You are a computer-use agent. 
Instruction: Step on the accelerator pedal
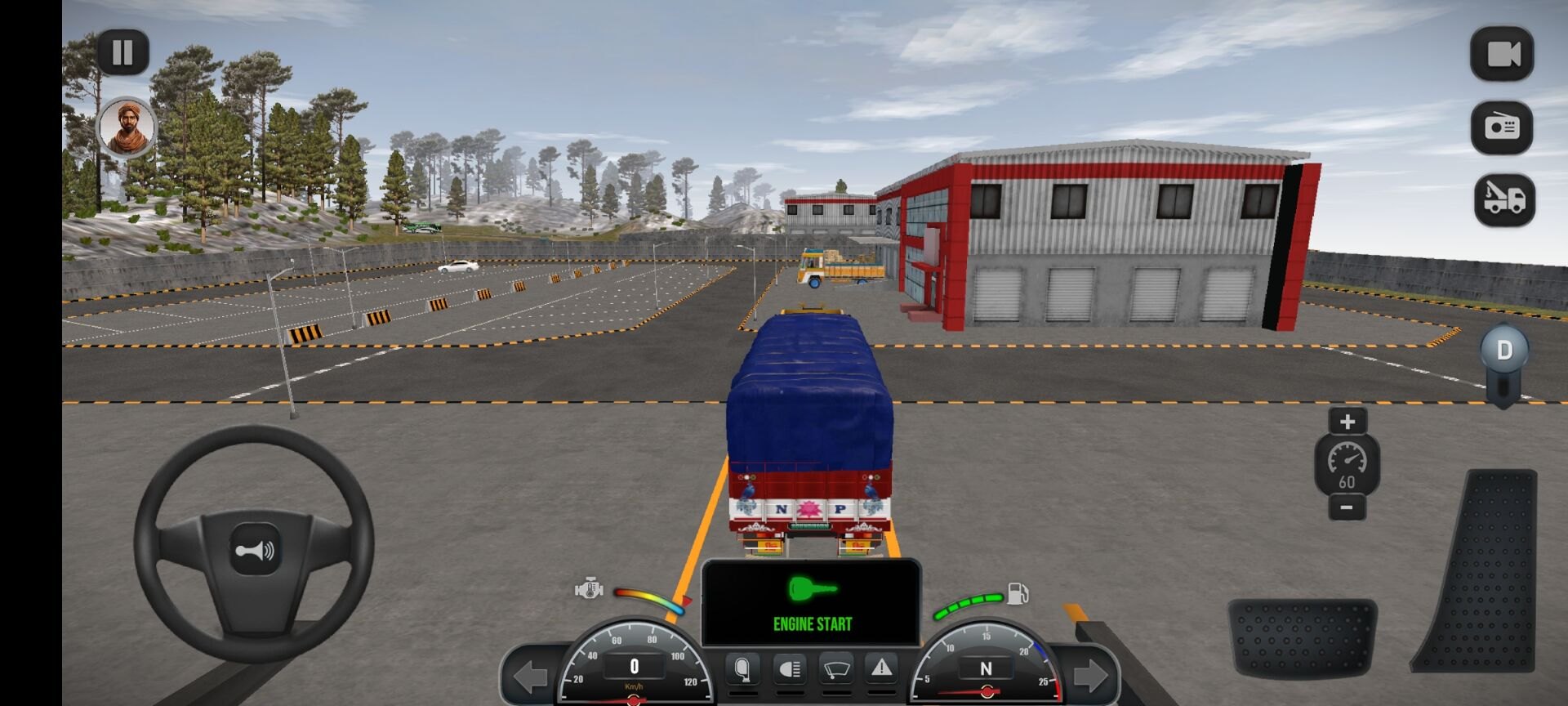1480,570
